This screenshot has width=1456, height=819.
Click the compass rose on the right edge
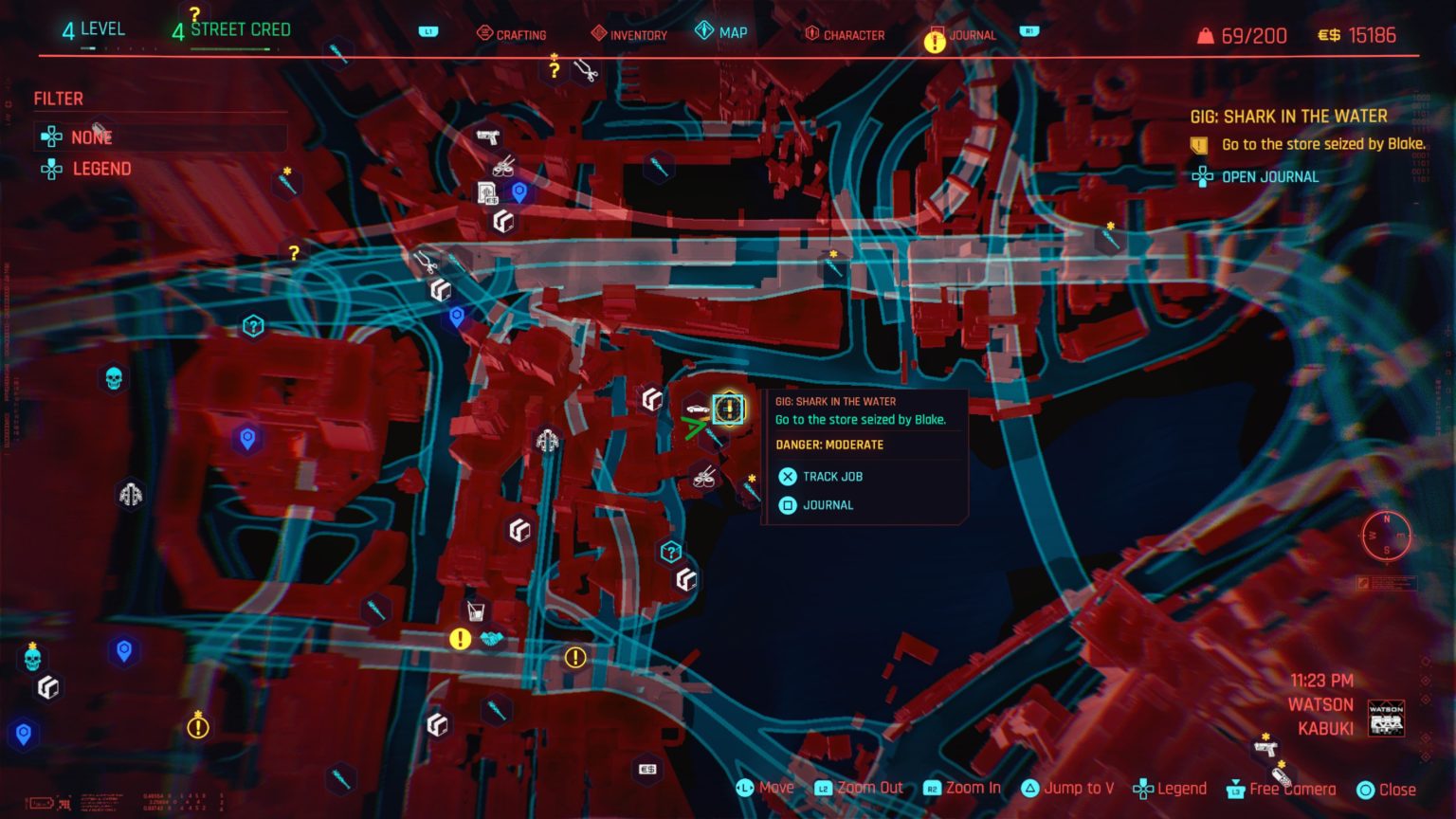1387,537
